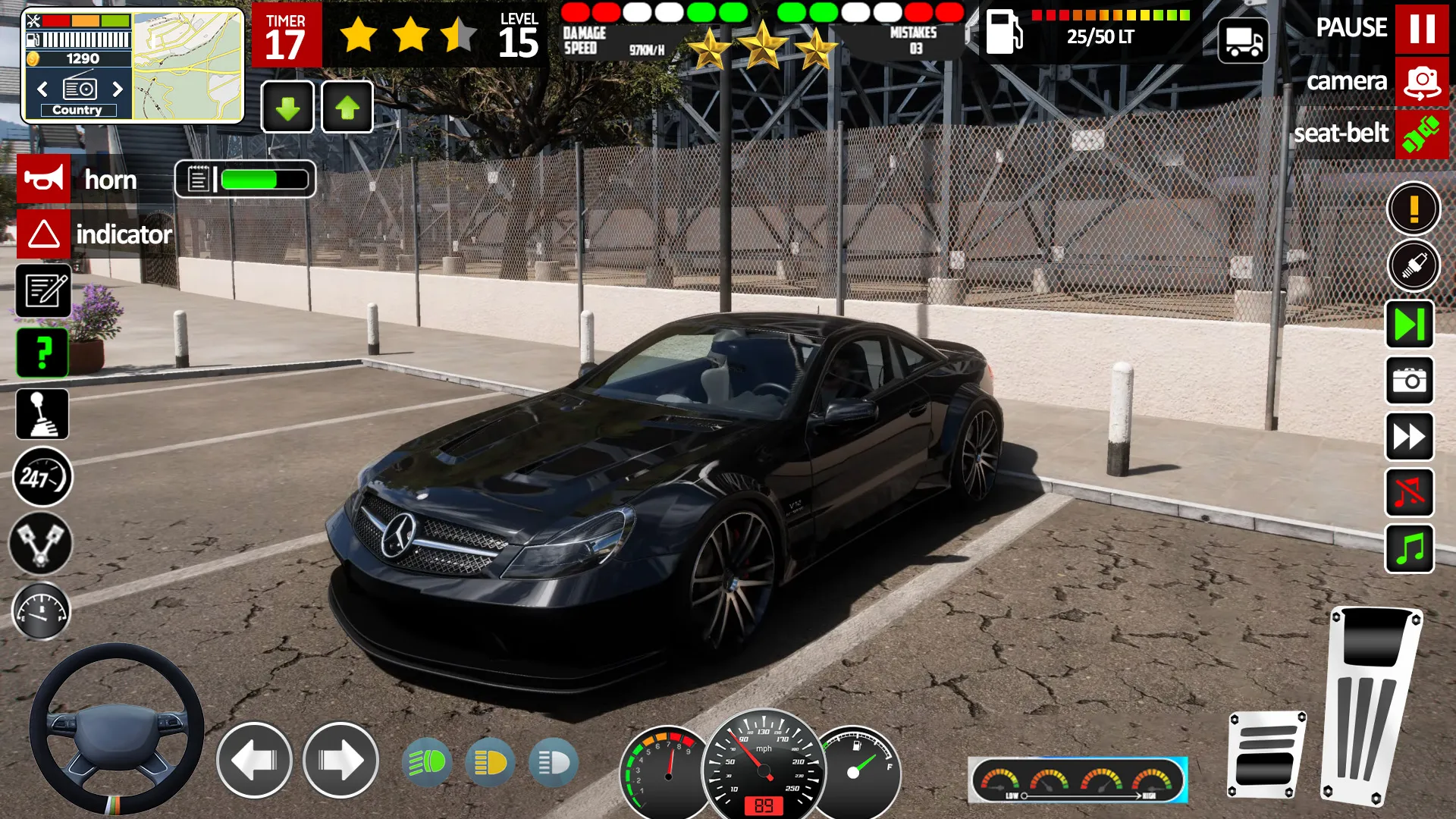Steer left with the left arrow button
1456x819 pixels.
(254, 760)
